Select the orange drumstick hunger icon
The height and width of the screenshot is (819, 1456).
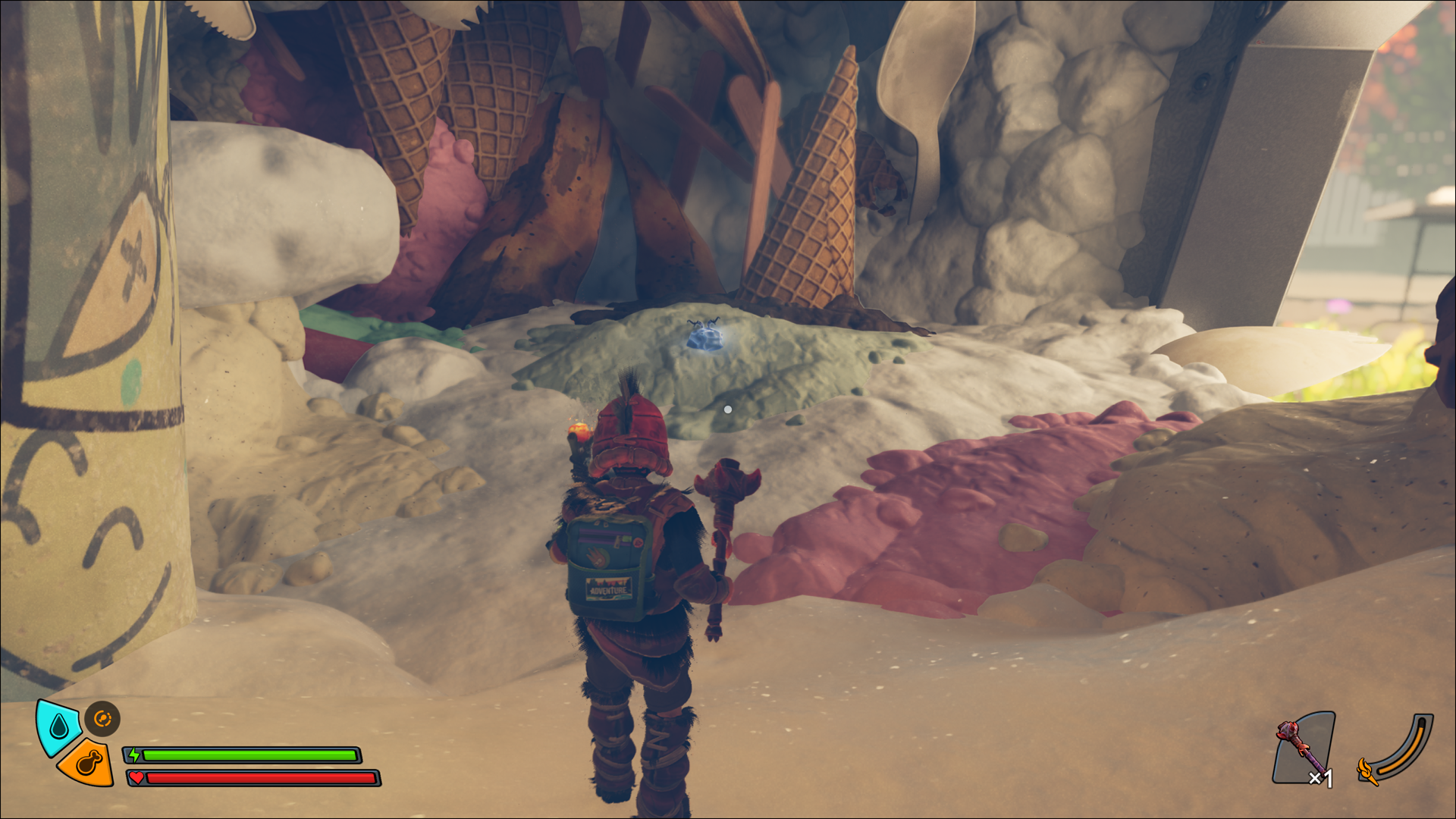[88, 763]
